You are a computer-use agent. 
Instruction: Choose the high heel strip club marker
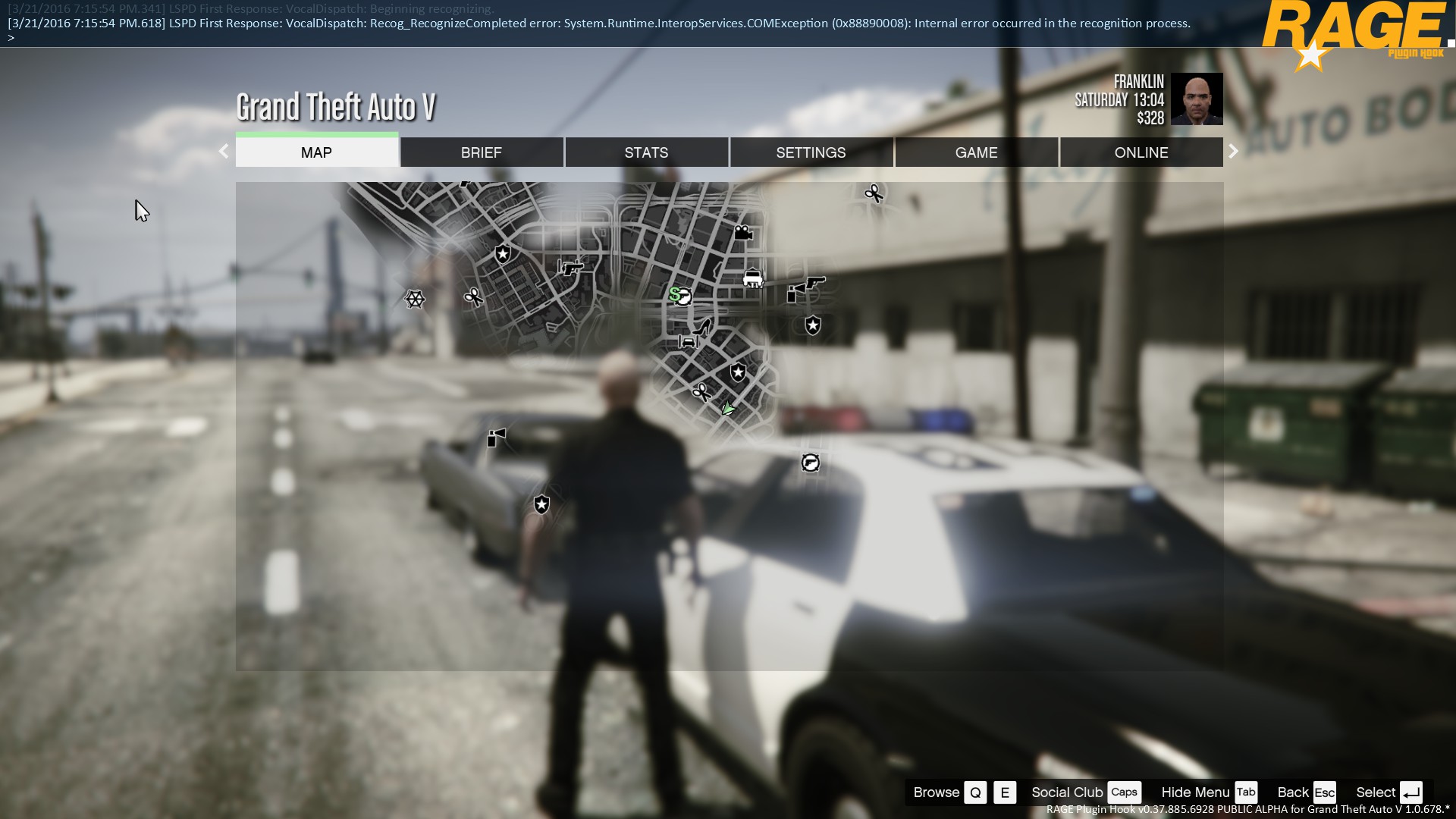point(703,328)
